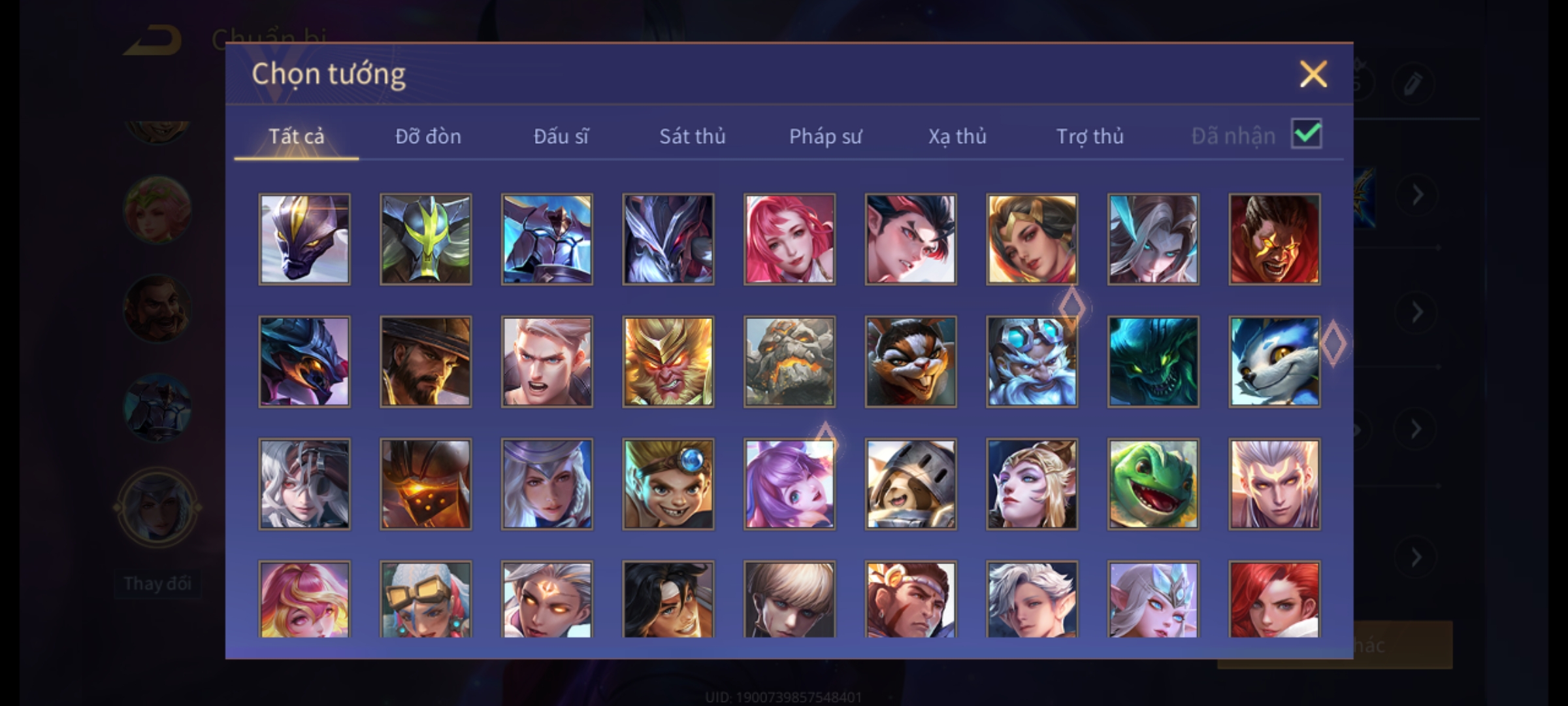Screen dimensions: 1568x706
Task: Select the dark teal swamp monster hero
Action: tap(1153, 362)
